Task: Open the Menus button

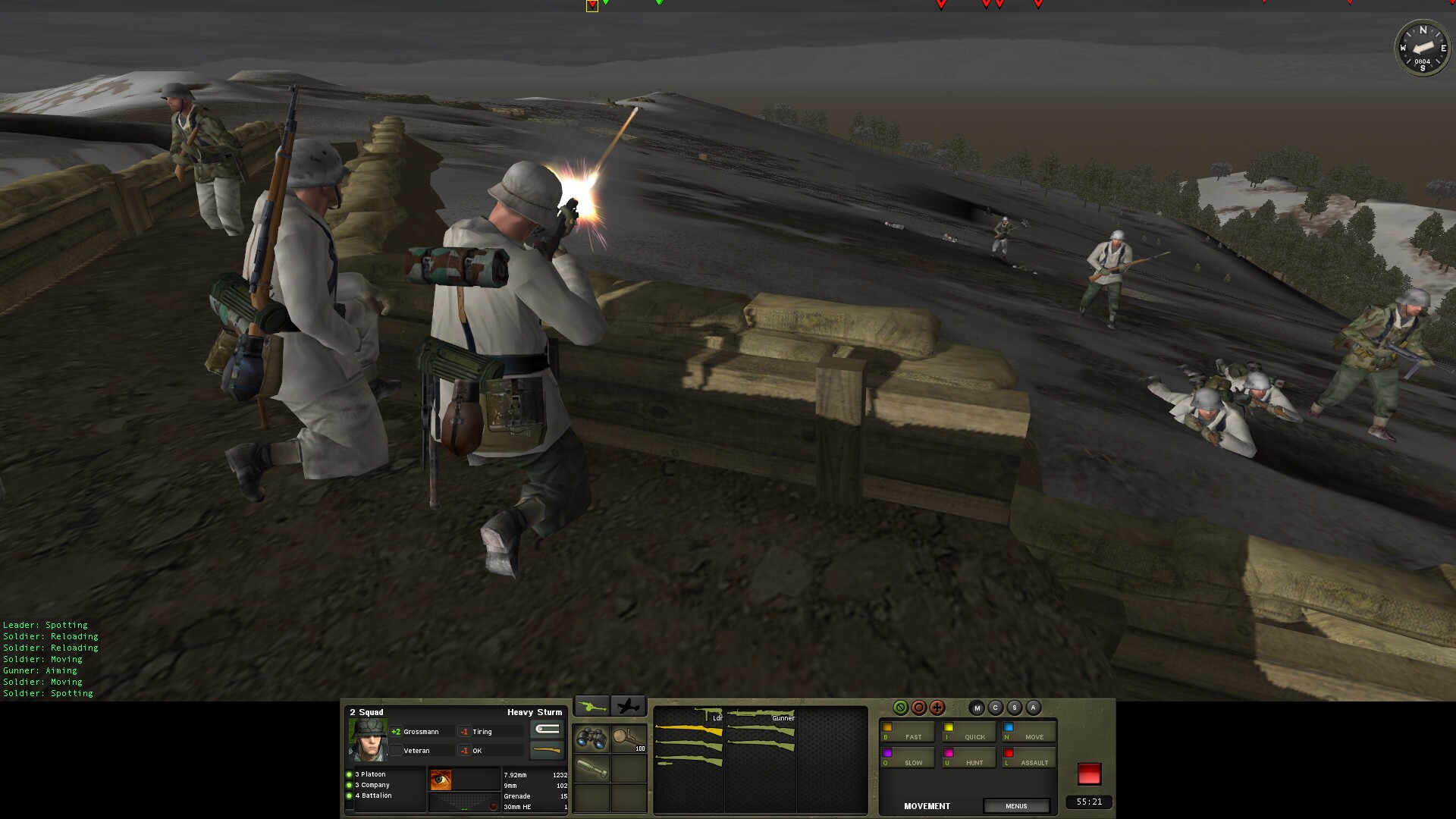Action: pos(1016,806)
